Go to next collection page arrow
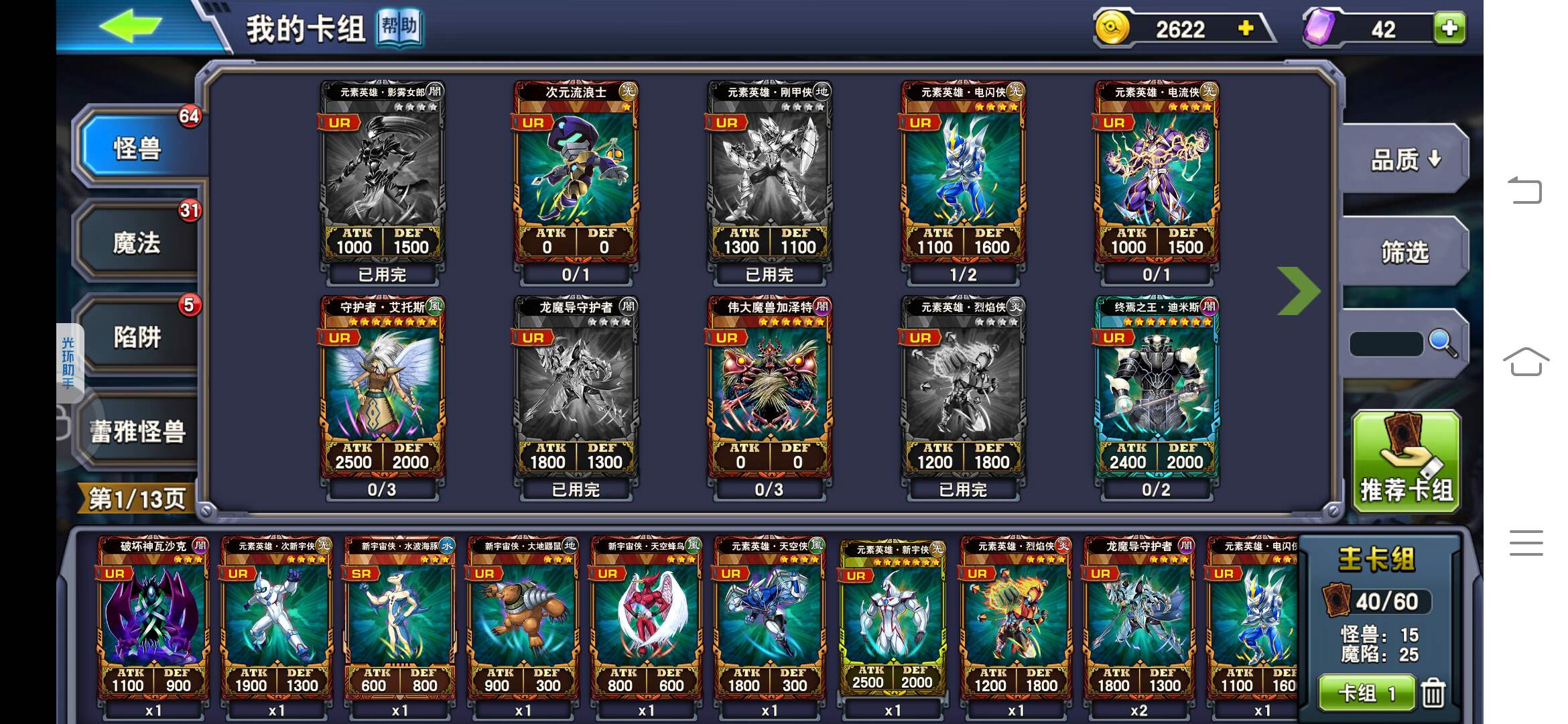 click(x=1298, y=291)
